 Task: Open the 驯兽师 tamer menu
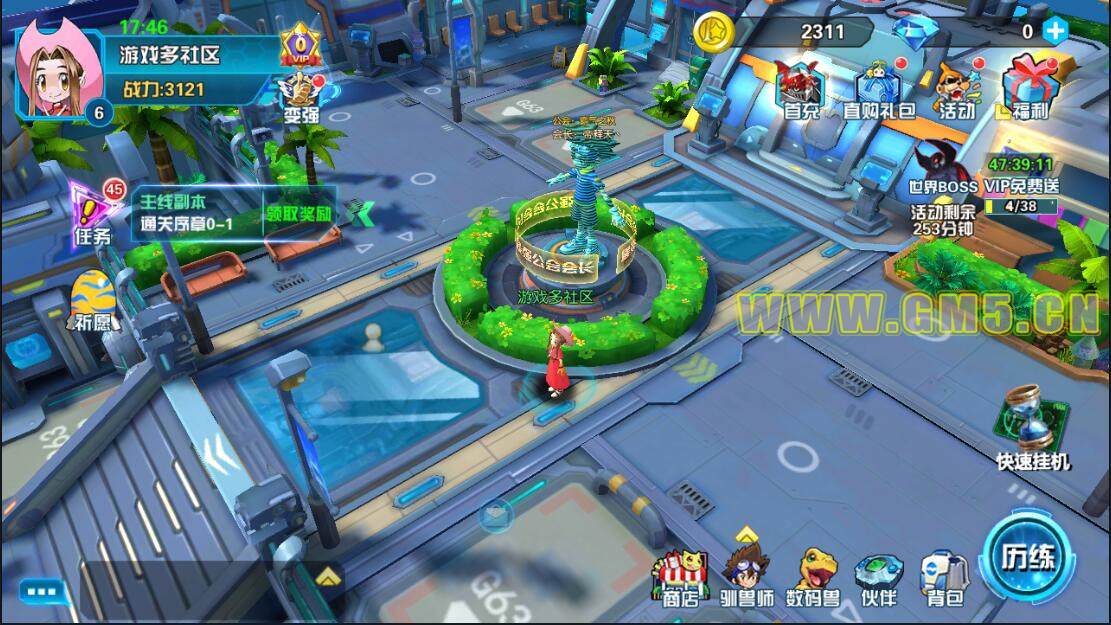point(747,578)
